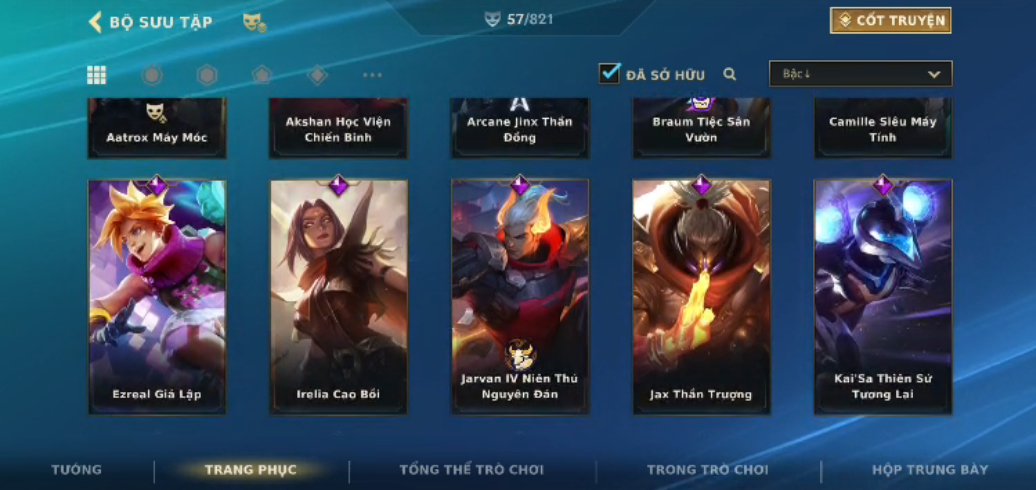Click the three-dots more filters icon
This screenshot has width=1036, height=490.
pos(372,75)
